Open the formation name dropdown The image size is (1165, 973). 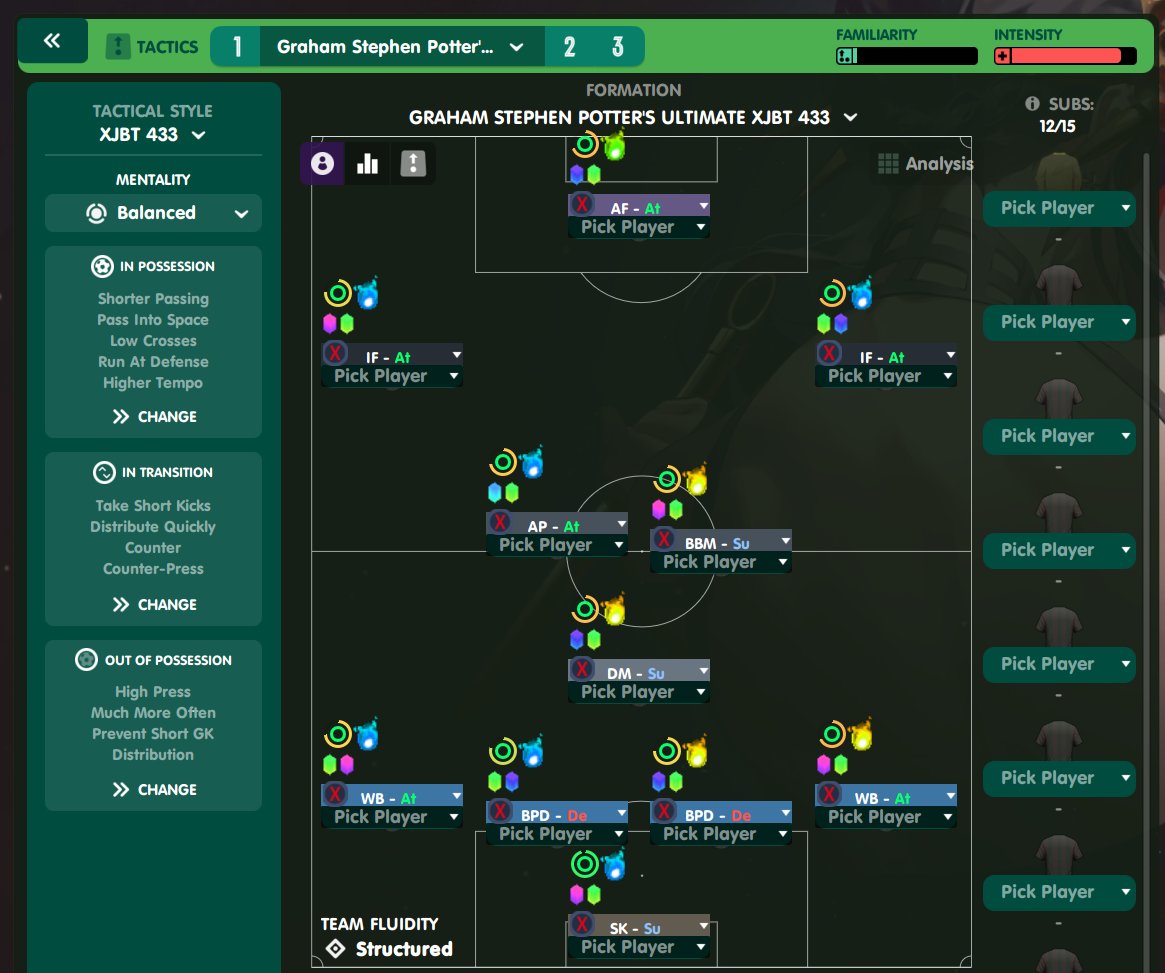[x=633, y=118]
